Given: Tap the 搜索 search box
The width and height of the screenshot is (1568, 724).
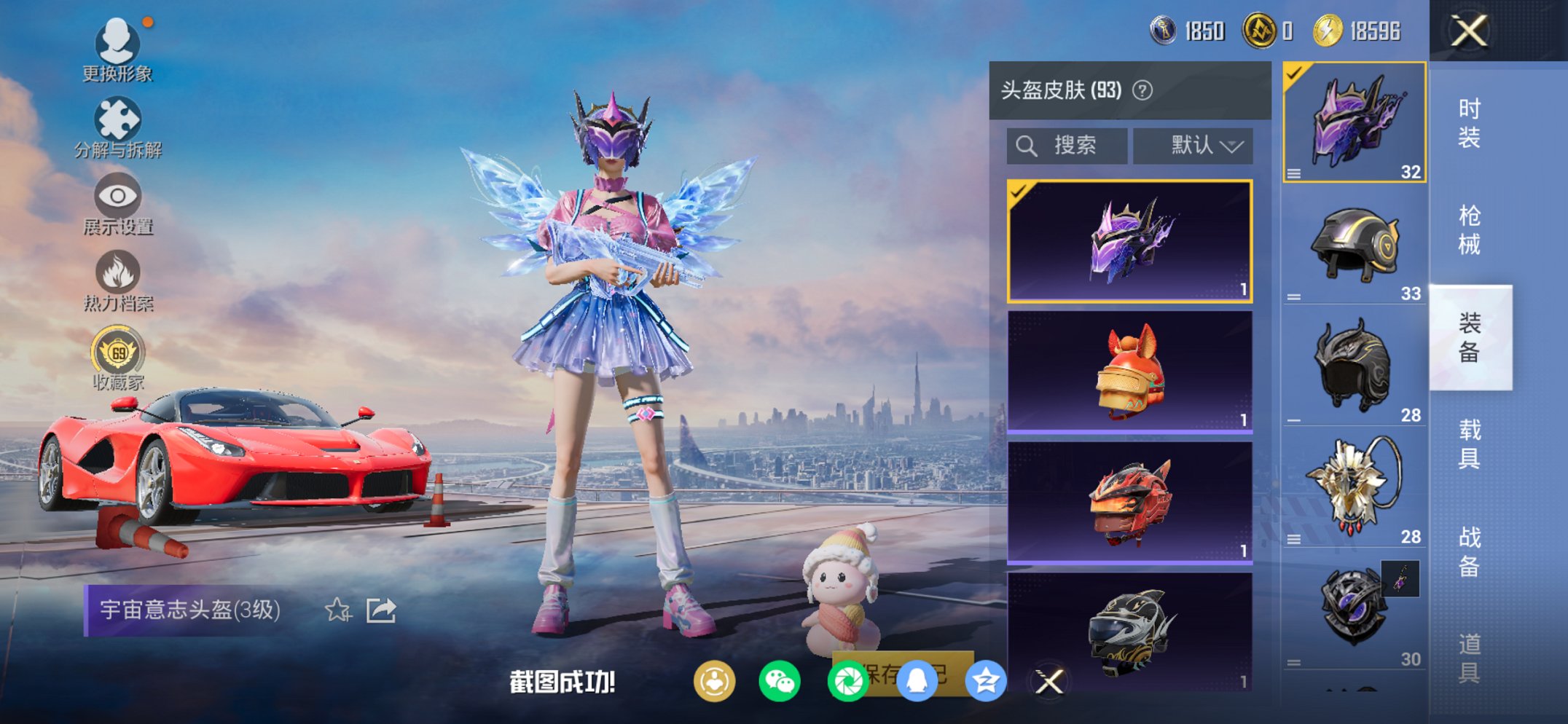Looking at the screenshot, I should click(x=1067, y=145).
